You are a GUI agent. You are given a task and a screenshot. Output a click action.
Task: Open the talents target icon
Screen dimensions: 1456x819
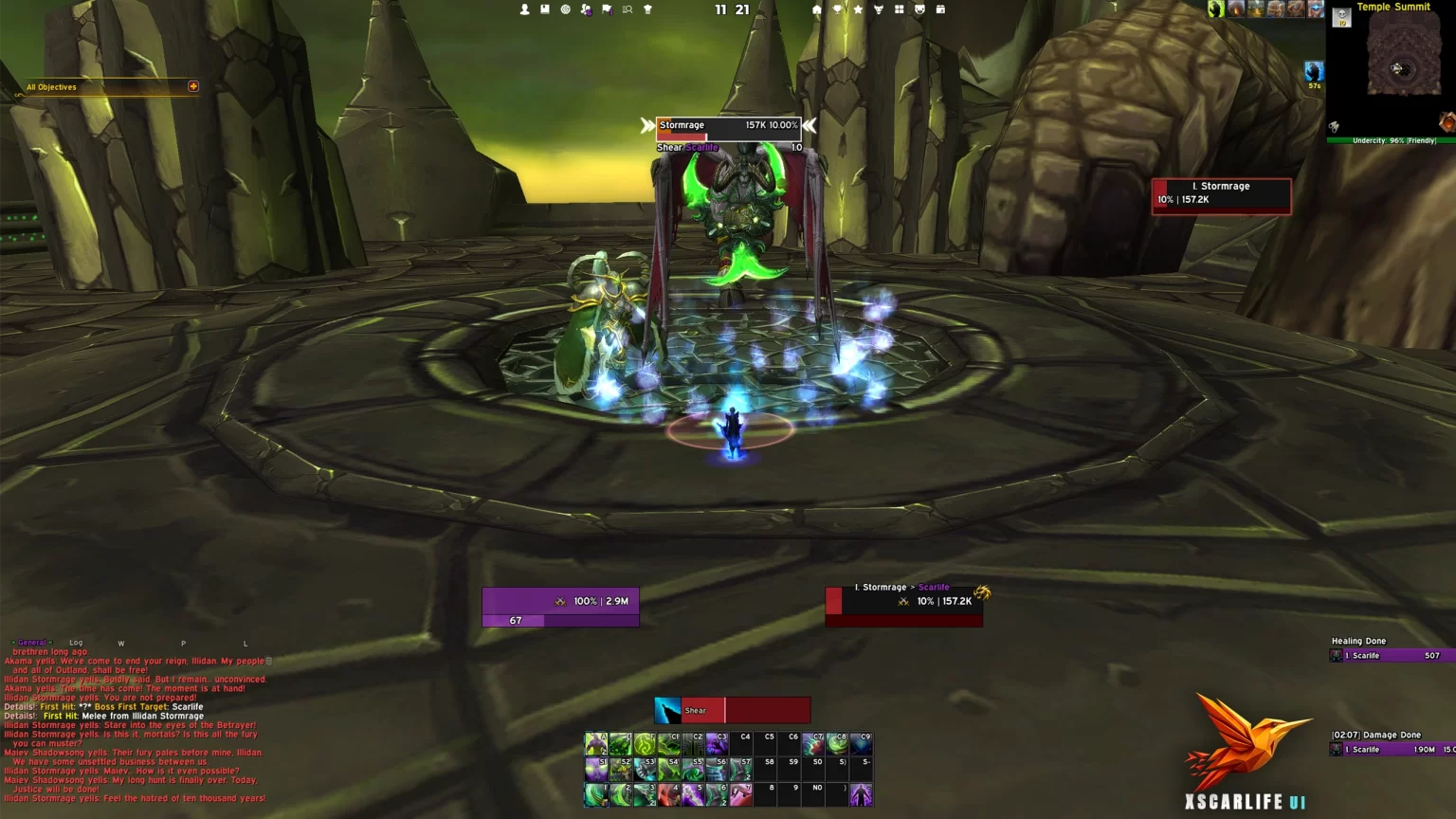(x=566, y=9)
